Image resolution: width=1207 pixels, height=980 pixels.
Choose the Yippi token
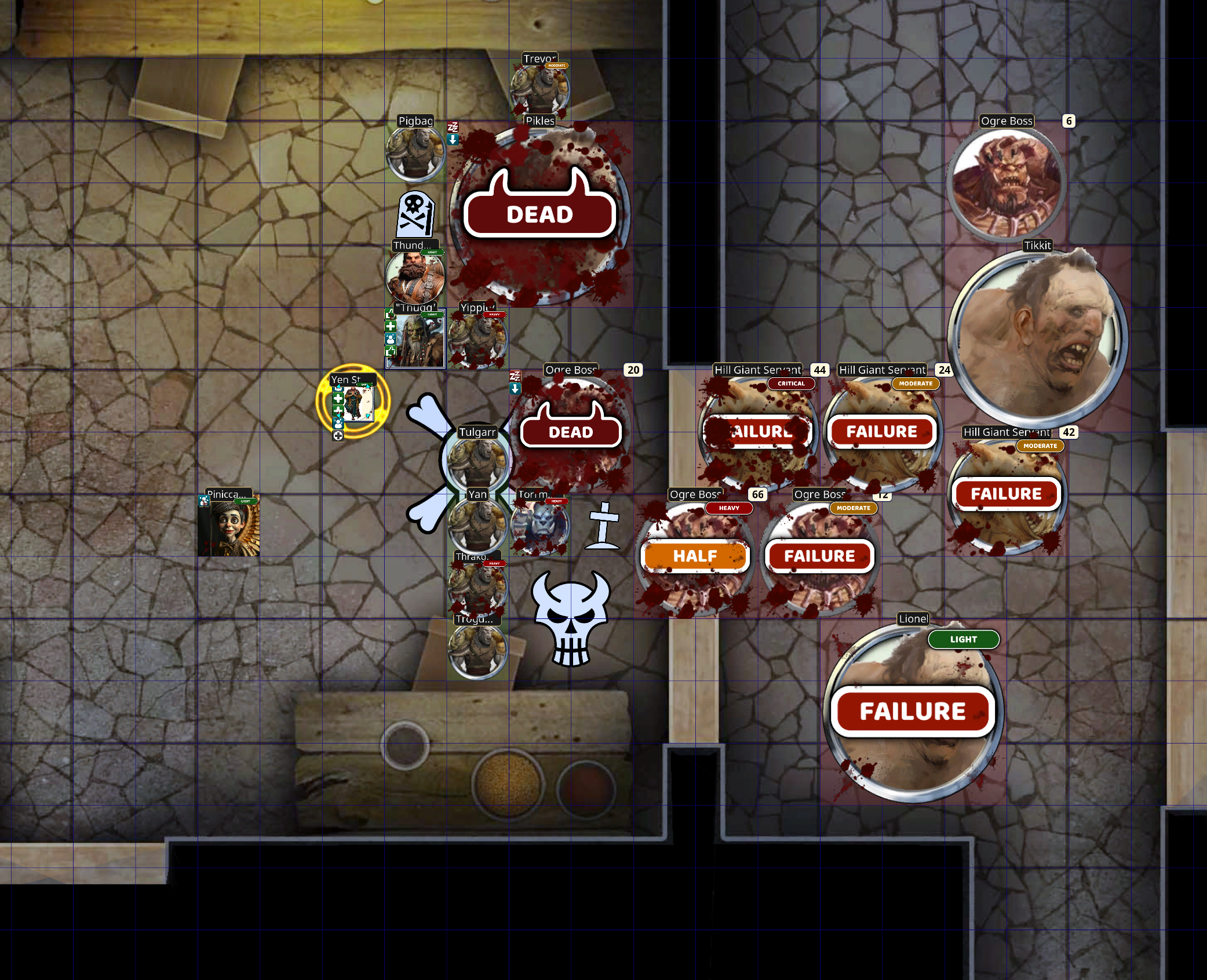477,340
